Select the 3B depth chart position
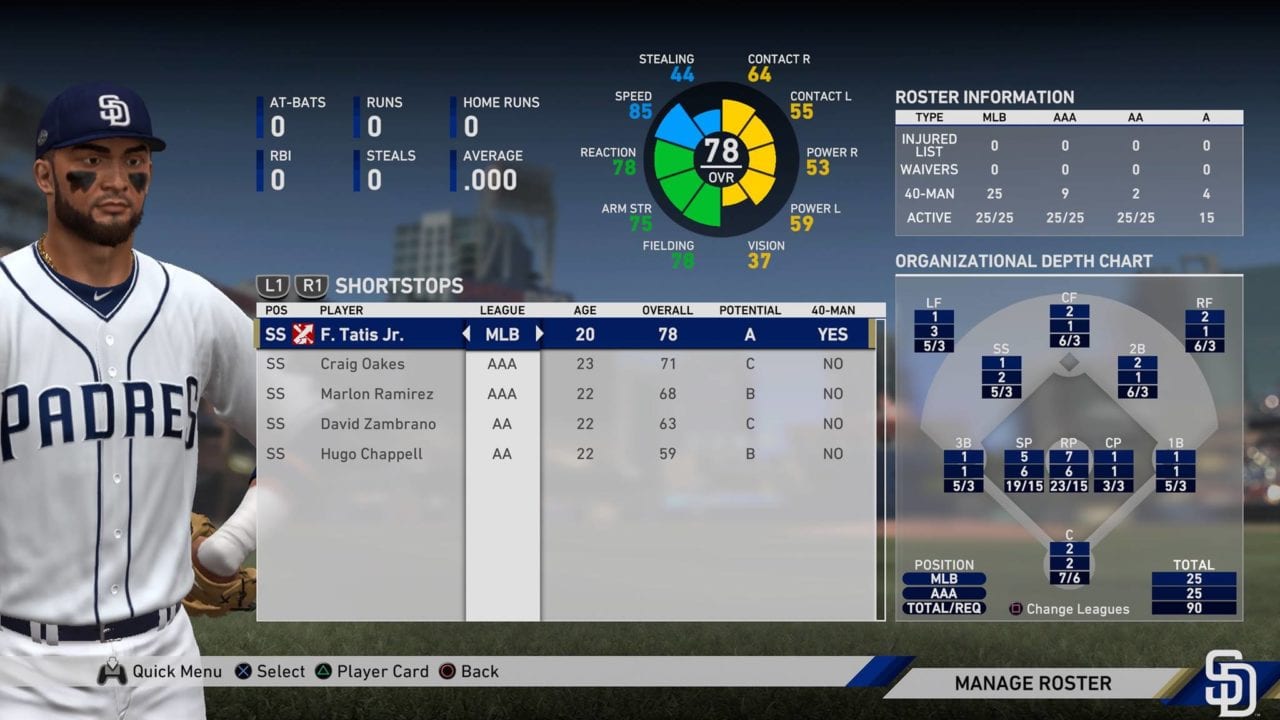Image resolution: width=1280 pixels, height=720 pixels. (964, 471)
